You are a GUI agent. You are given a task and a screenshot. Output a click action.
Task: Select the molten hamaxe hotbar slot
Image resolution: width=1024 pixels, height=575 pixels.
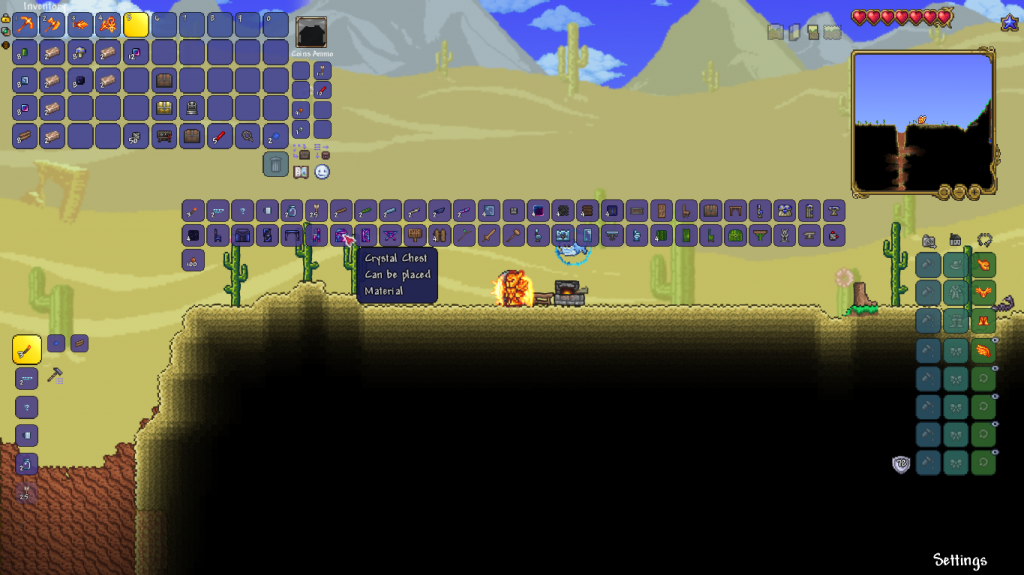53,25
